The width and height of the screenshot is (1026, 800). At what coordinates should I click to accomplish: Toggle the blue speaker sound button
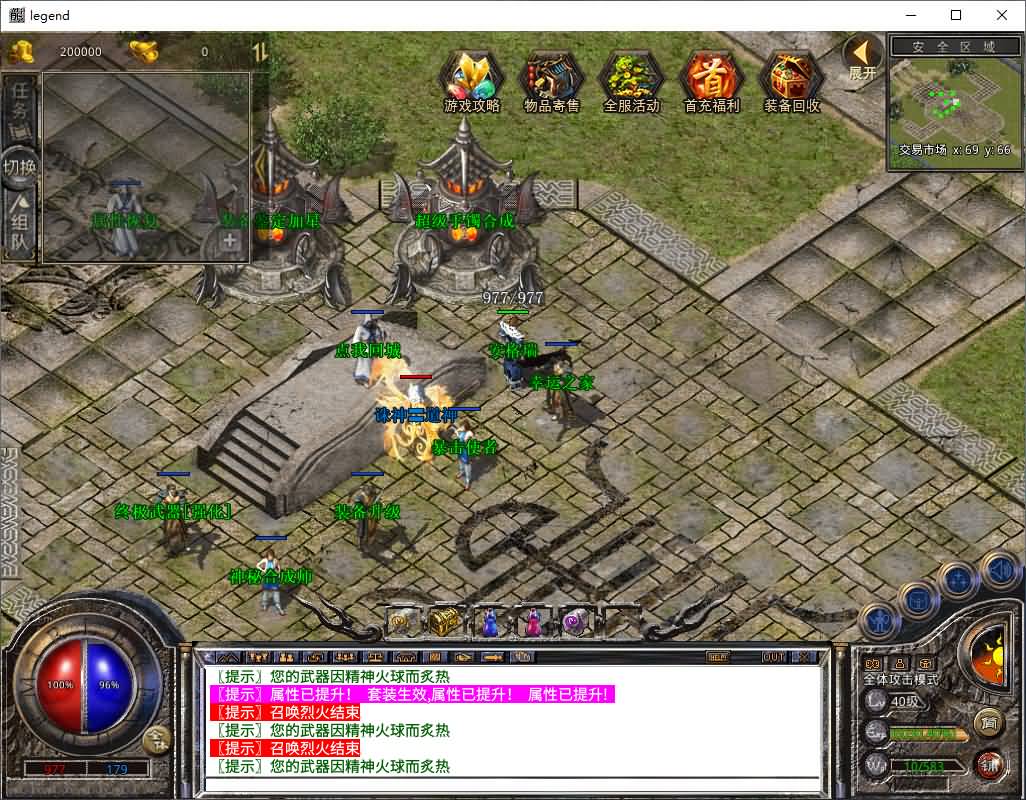point(999,571)
